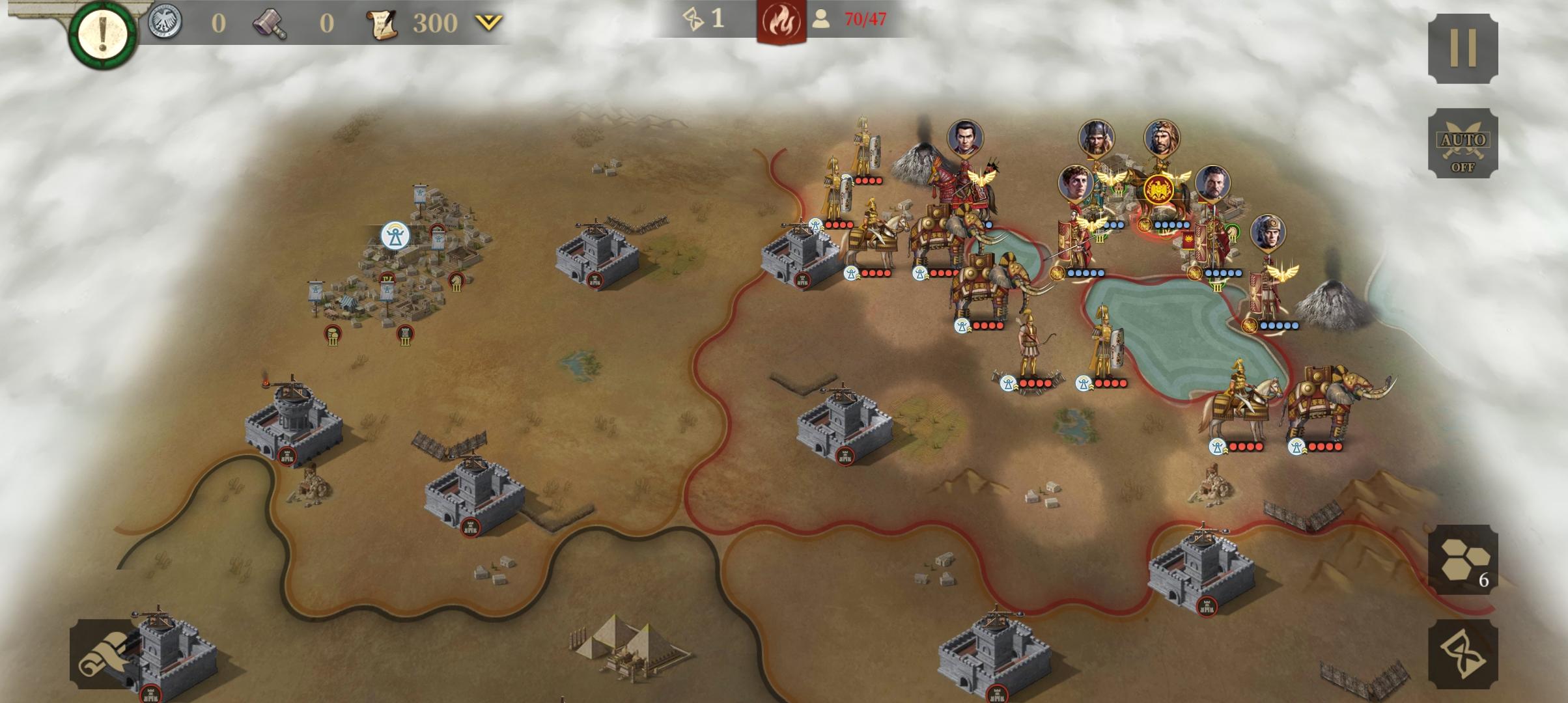Open the green exclamation mark objectives button

[102, 33]
